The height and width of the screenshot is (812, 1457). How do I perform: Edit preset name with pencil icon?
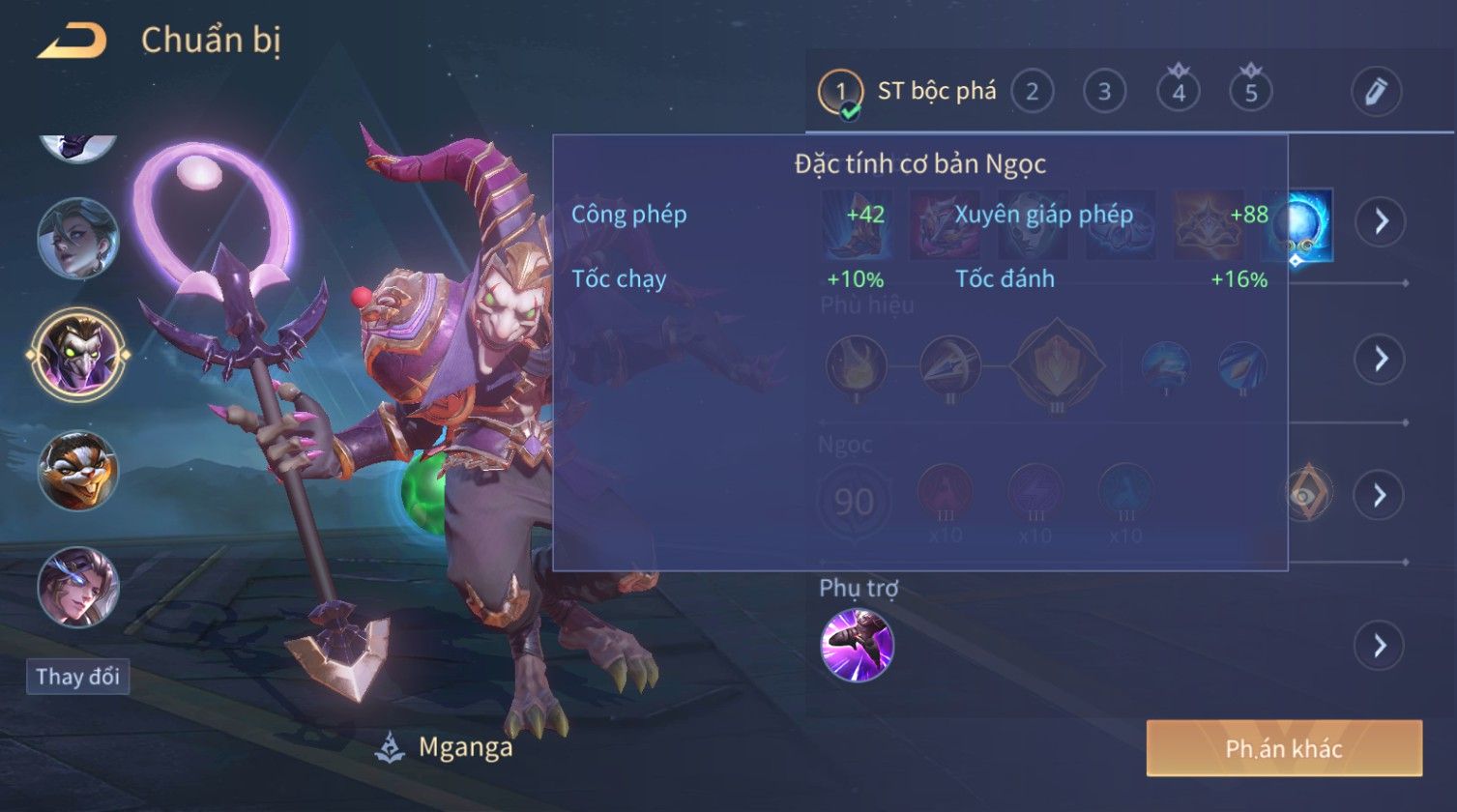click(1376, 92)
